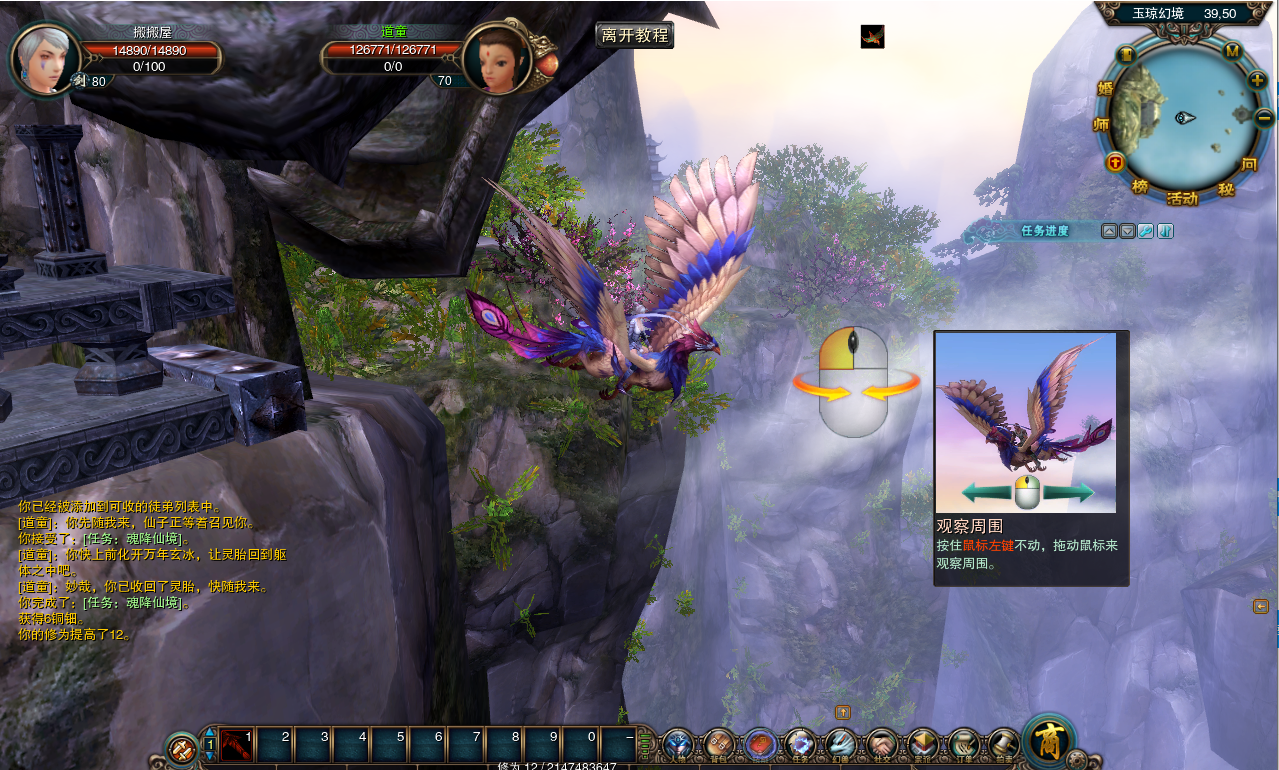Zoom out the minimap with minus button
Screen dimensions: 1279x770
point(1263,116)
